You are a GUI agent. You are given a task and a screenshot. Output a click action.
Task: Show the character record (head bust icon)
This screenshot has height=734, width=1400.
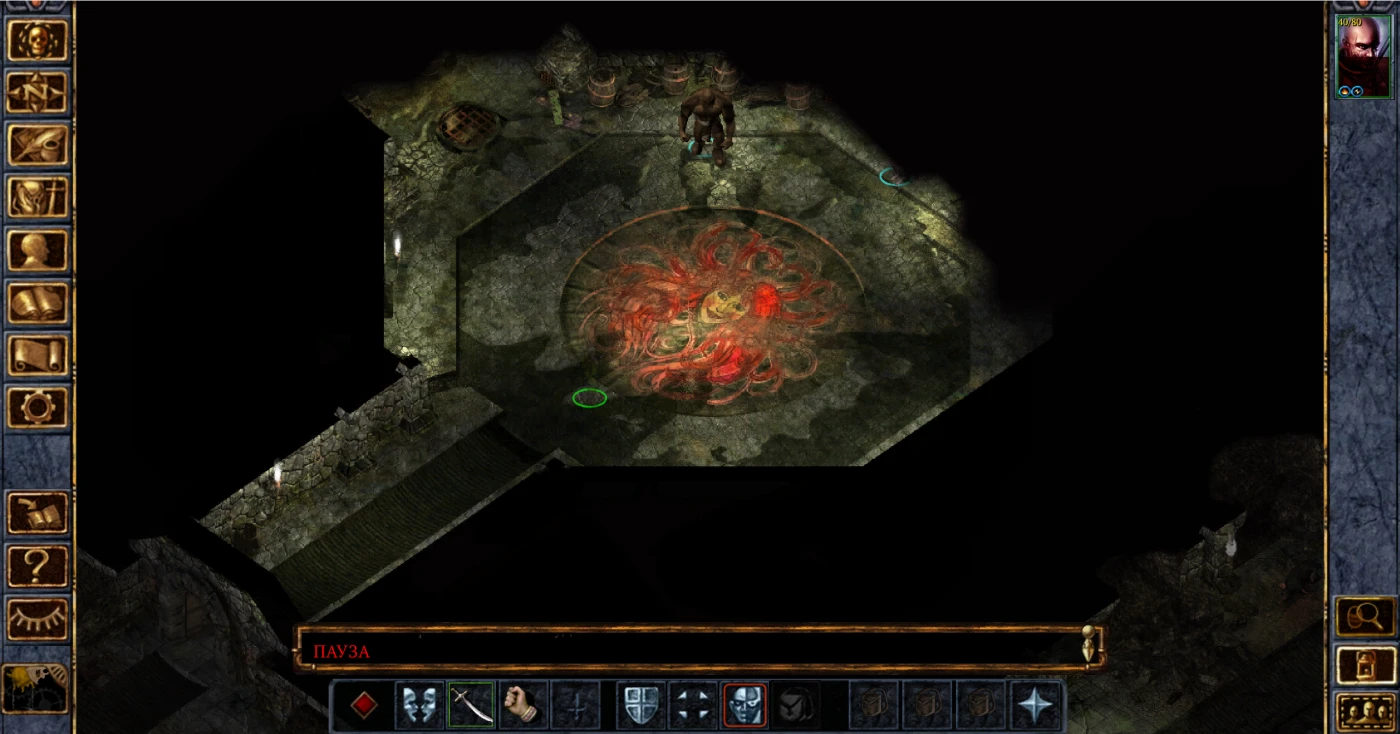pyautogui.click(x=38, y=250)
